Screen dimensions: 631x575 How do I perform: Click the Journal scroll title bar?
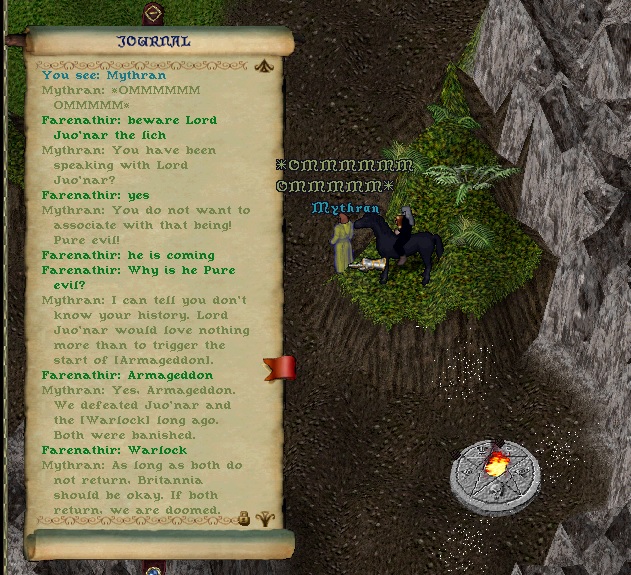point(154,41)
